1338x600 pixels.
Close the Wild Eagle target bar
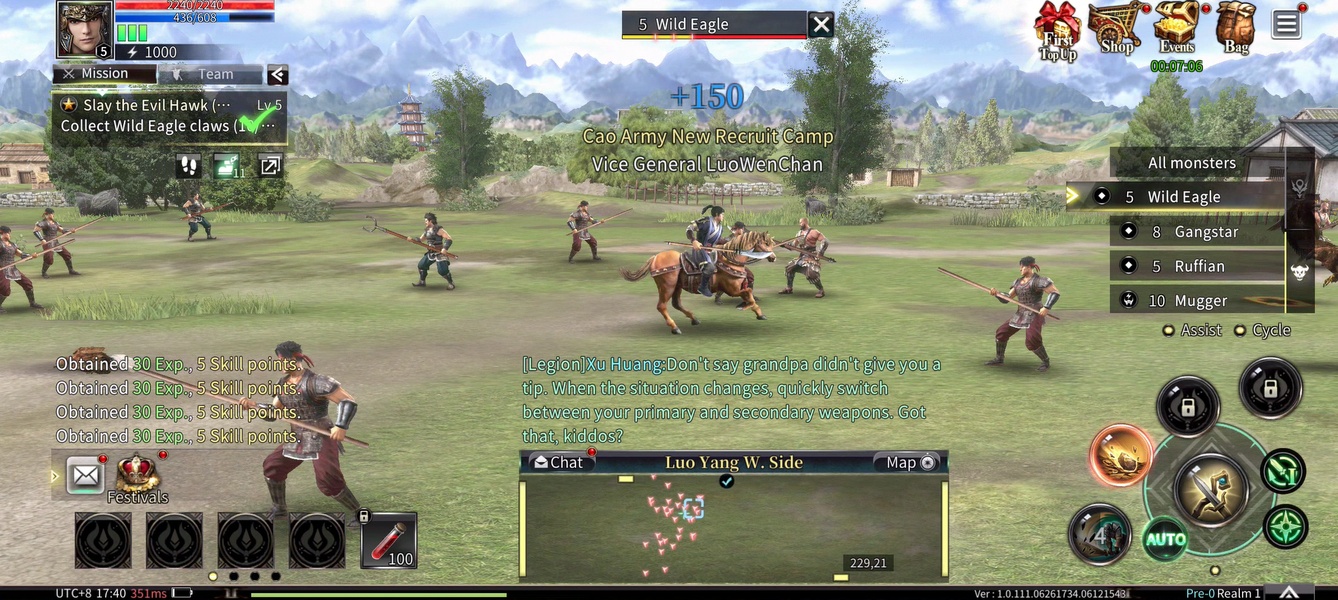point(821,25)
